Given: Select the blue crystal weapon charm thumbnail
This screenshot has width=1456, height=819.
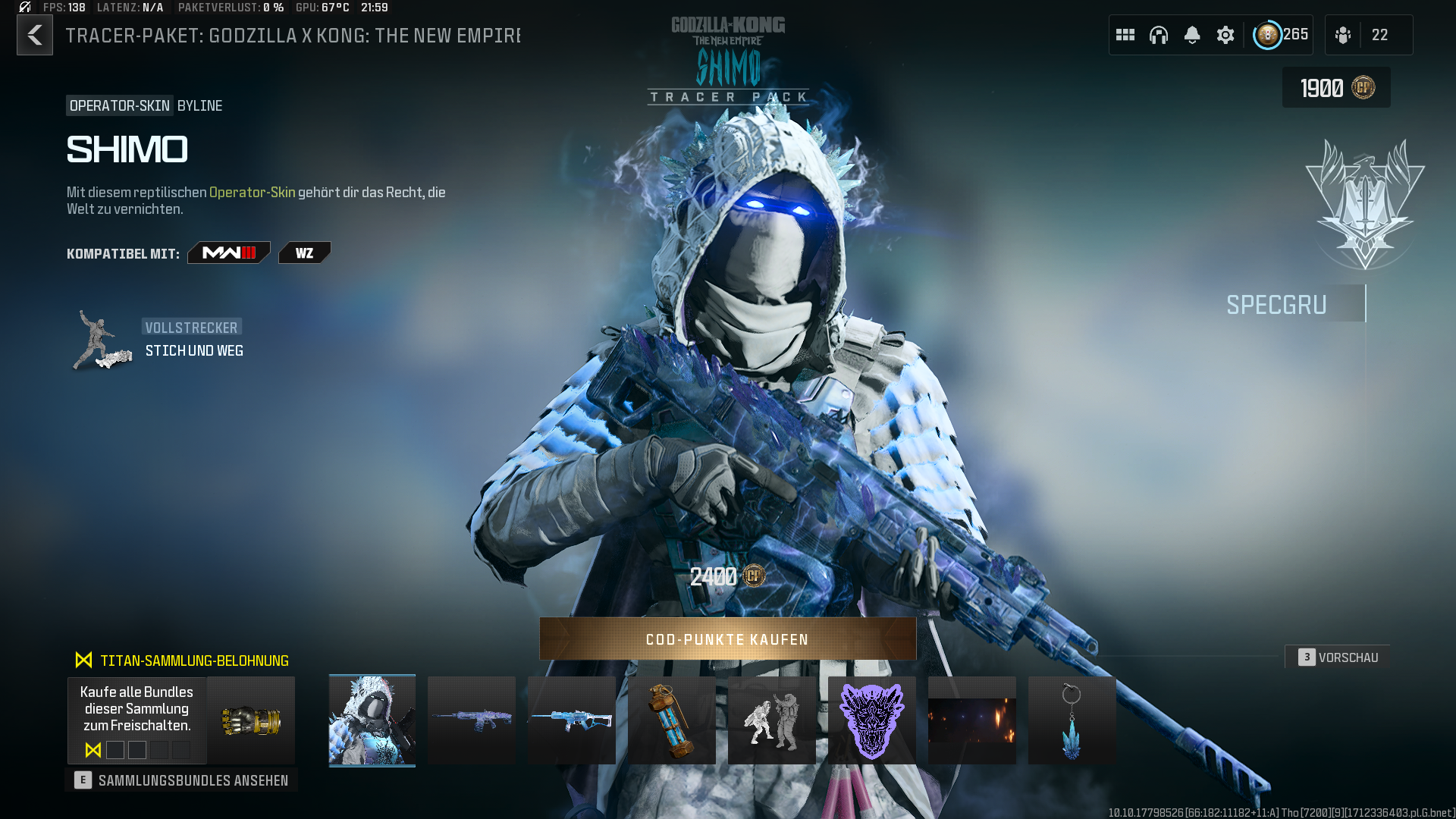Looking at the screenshot, I should (x=1072, y=720).
